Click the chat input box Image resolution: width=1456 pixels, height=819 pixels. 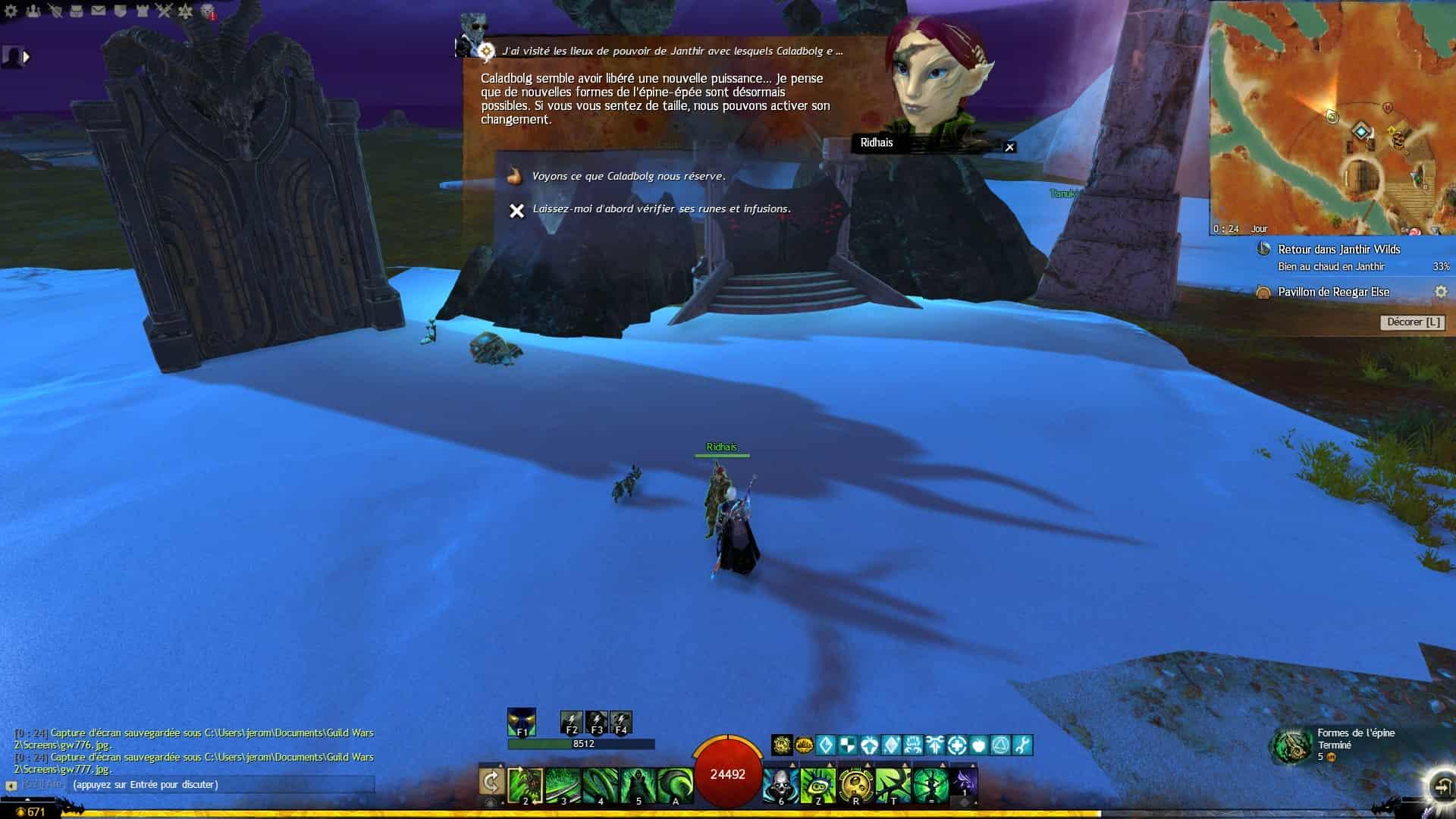pyautogui.click(x=220, y=785)
